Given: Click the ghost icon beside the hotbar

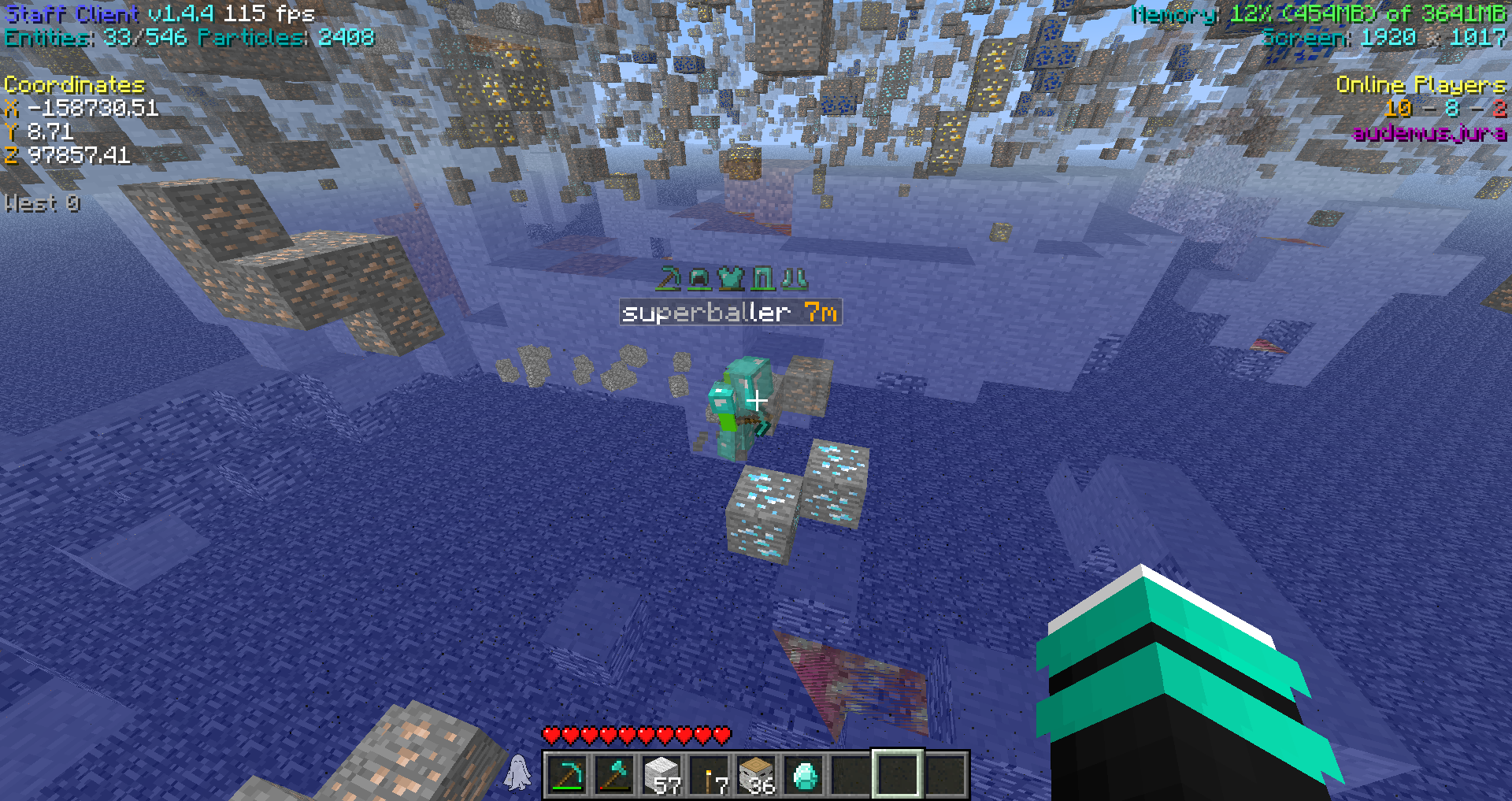Looking at the screenshot, I should point(518,773).
